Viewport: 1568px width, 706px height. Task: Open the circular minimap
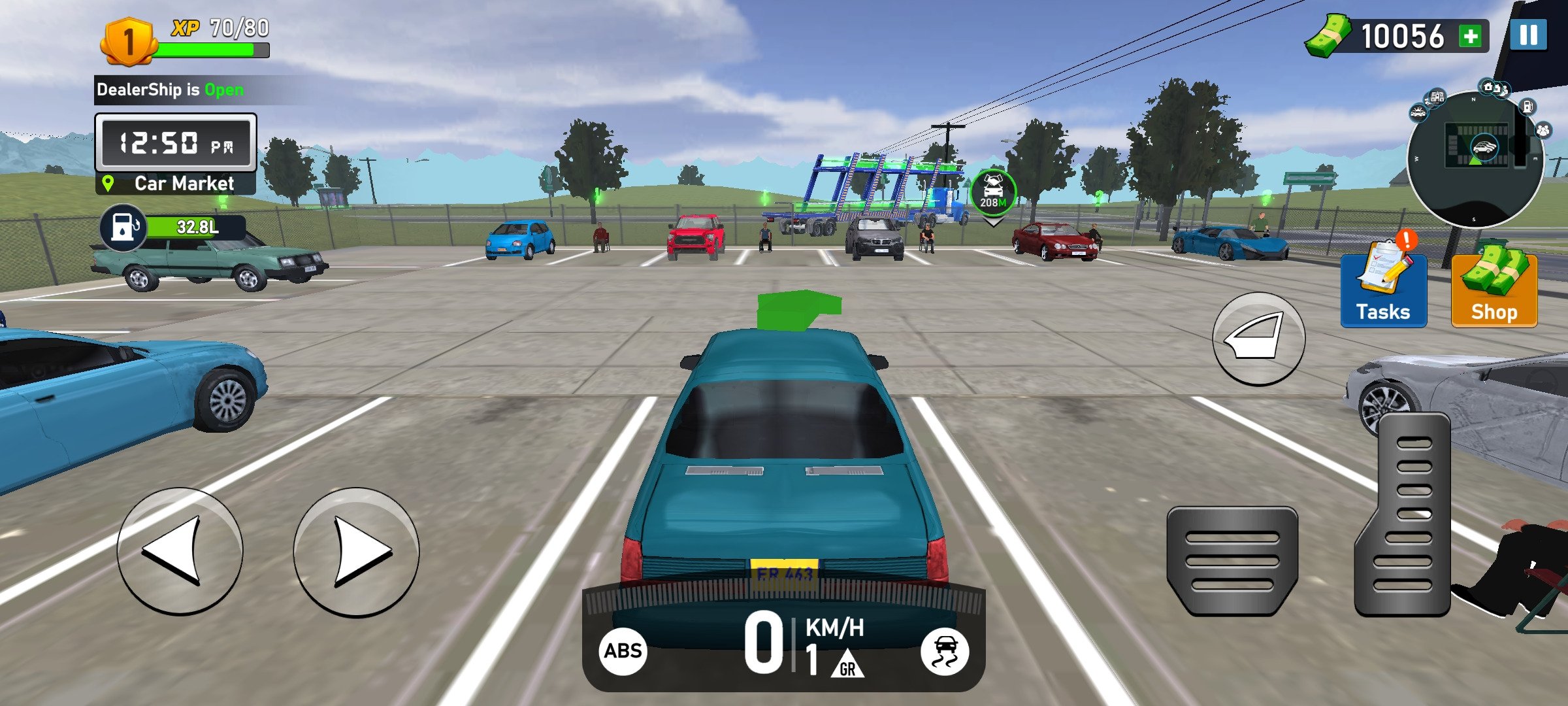(x=1475, y=159)
